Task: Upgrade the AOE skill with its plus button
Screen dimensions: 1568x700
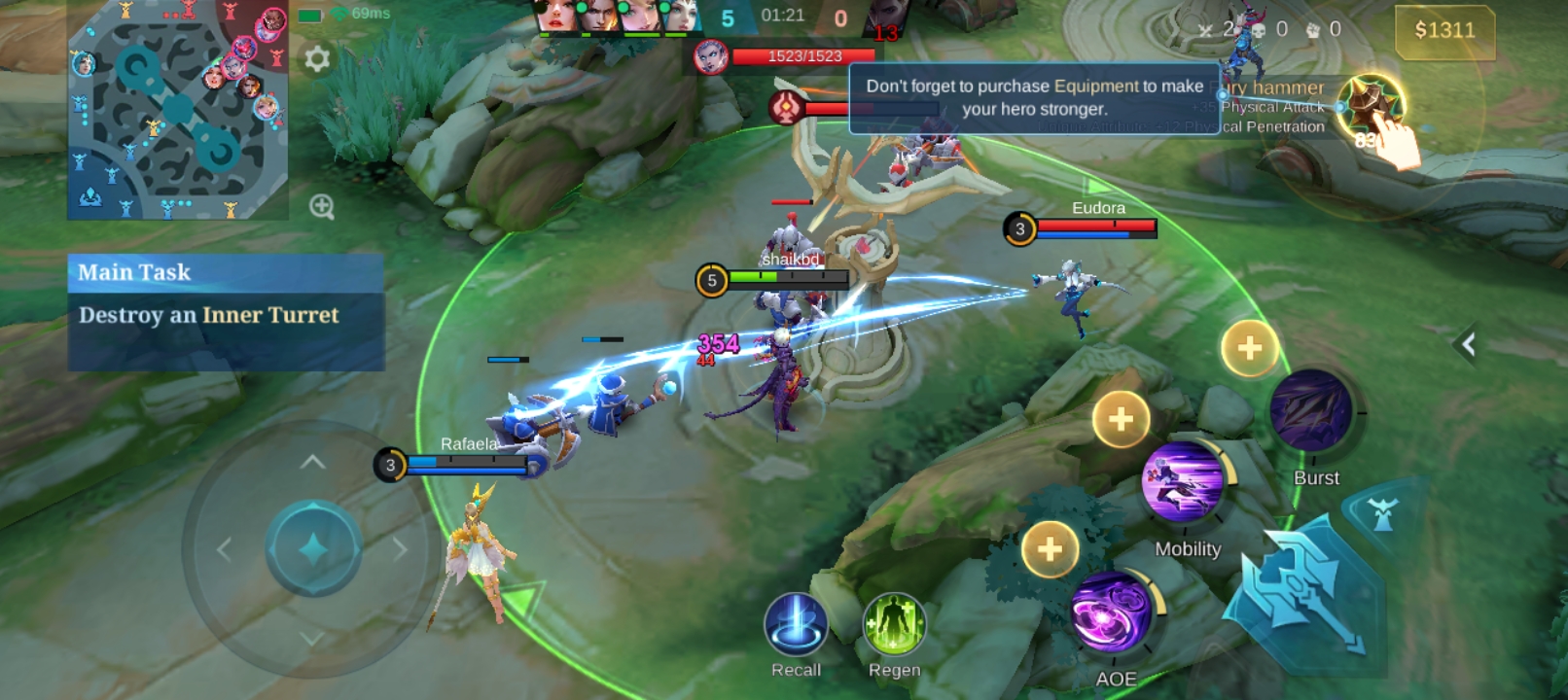Action: [x=1050, y=549]
